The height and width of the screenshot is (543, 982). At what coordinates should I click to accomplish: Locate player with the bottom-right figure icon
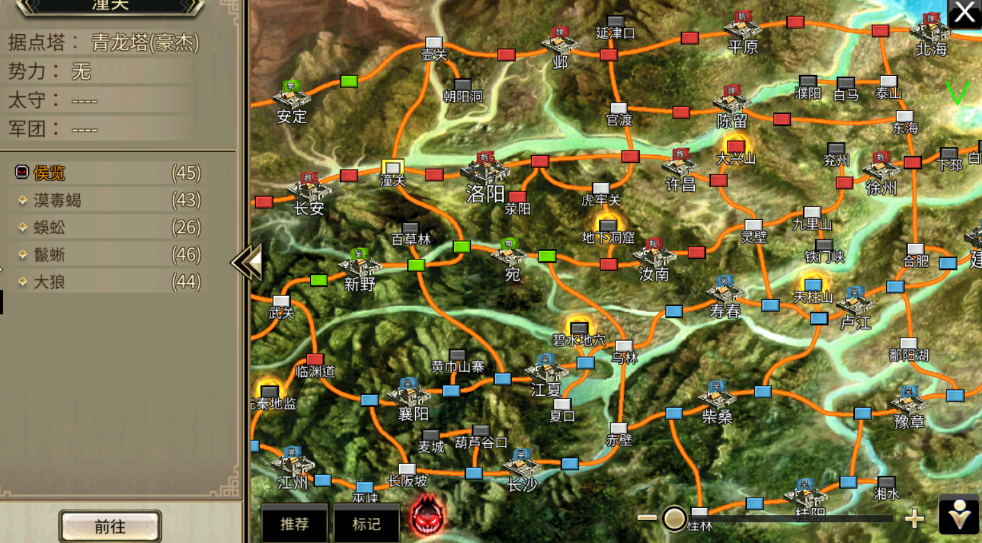click(x=959, y=514)
